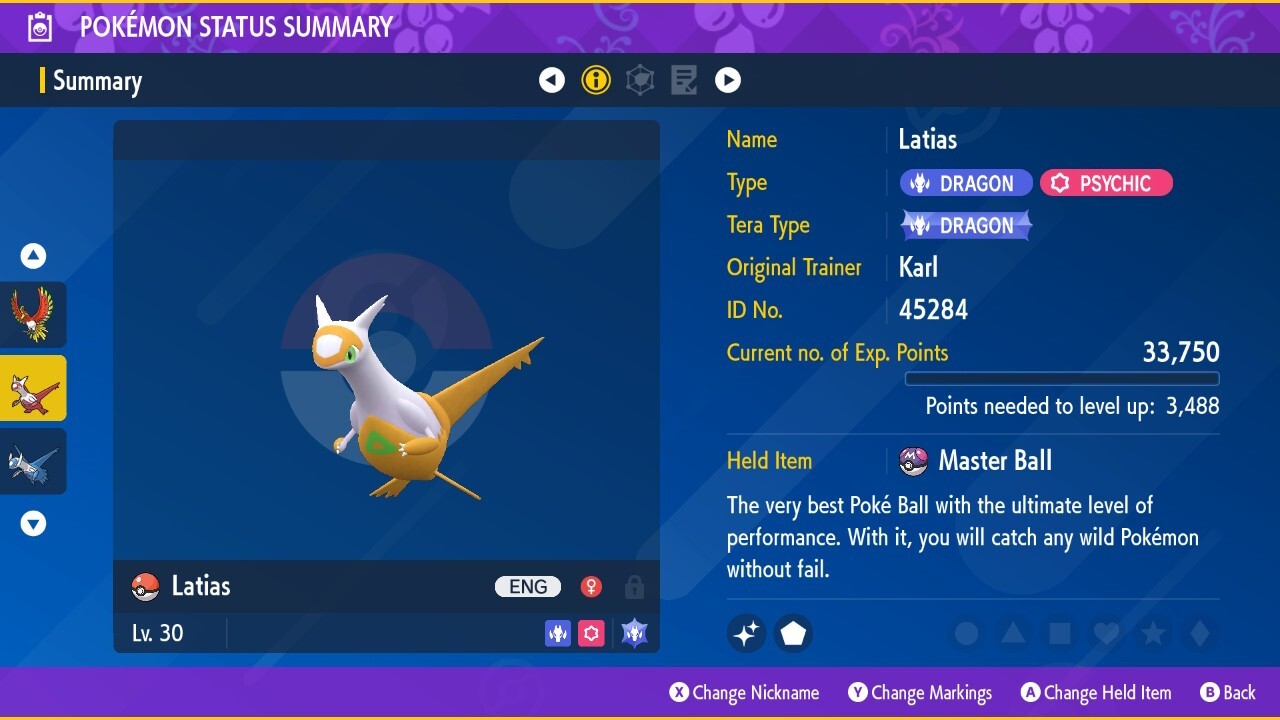This screenshot has width=1280, height=720.
Task: Select Latias in the party sidebar
Action: coord(34,388)
